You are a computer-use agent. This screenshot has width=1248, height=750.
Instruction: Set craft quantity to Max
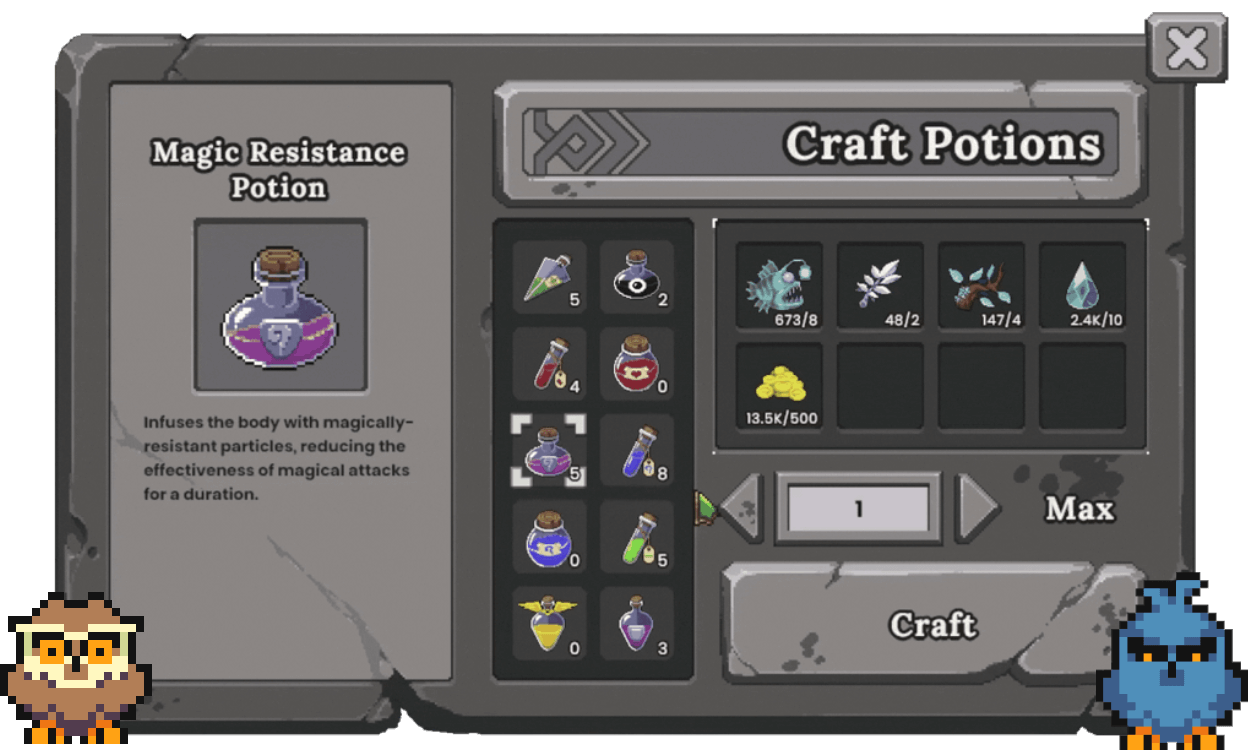pos(1079,509)
